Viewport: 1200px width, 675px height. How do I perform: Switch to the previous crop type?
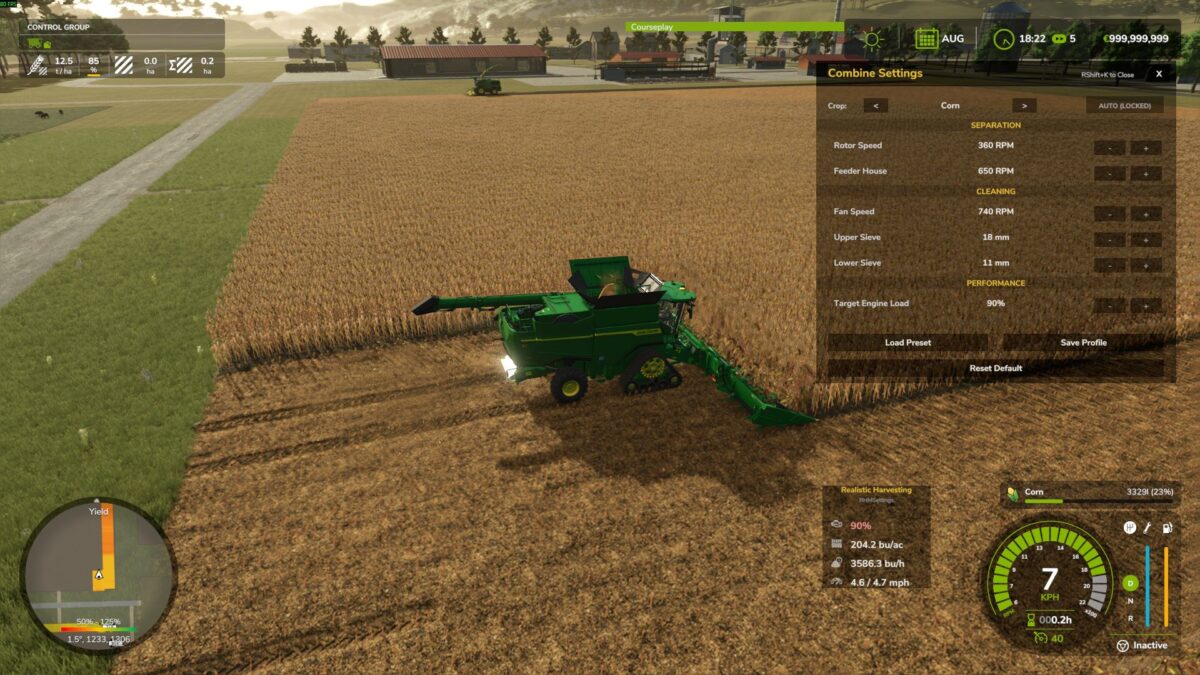[x=875, y=105]
